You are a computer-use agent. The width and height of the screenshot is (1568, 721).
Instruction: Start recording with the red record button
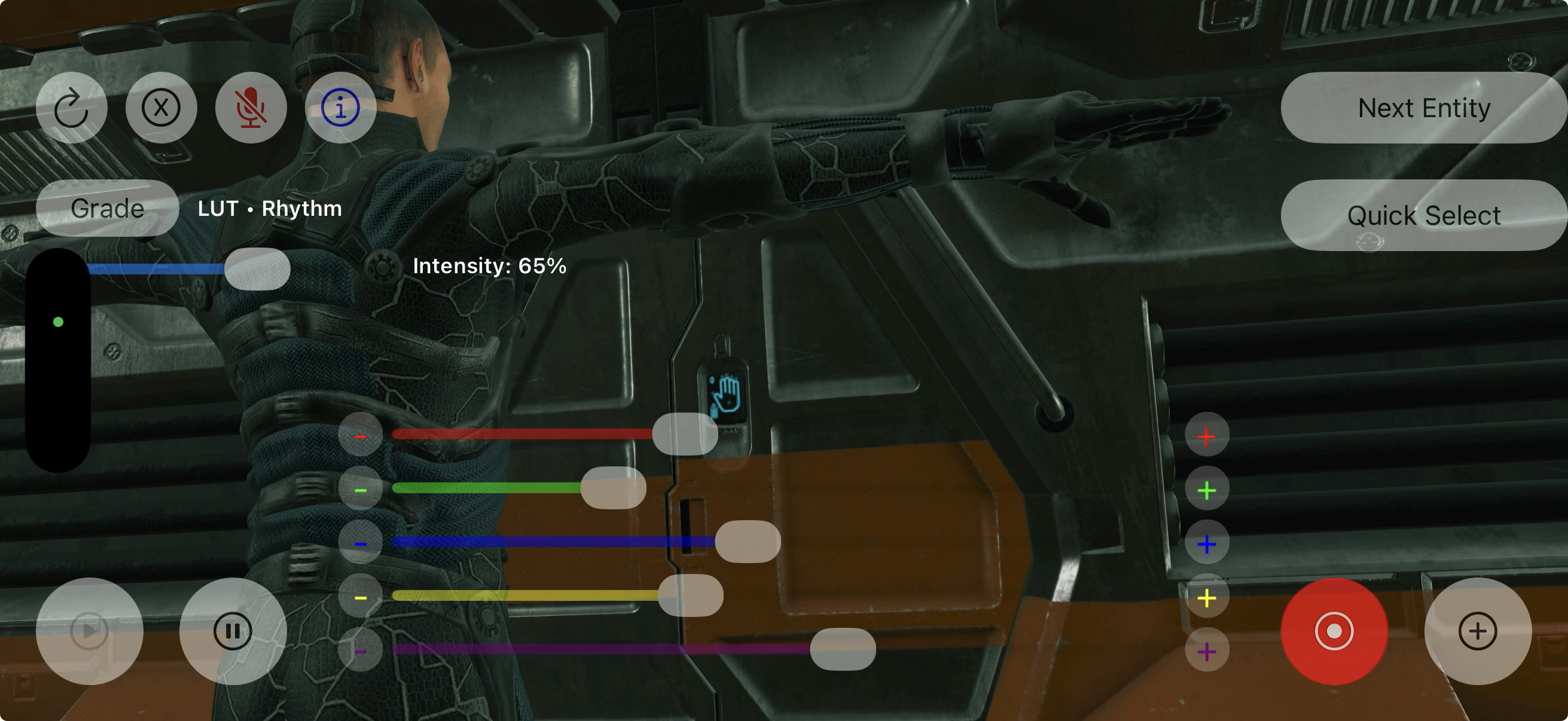1334,631
